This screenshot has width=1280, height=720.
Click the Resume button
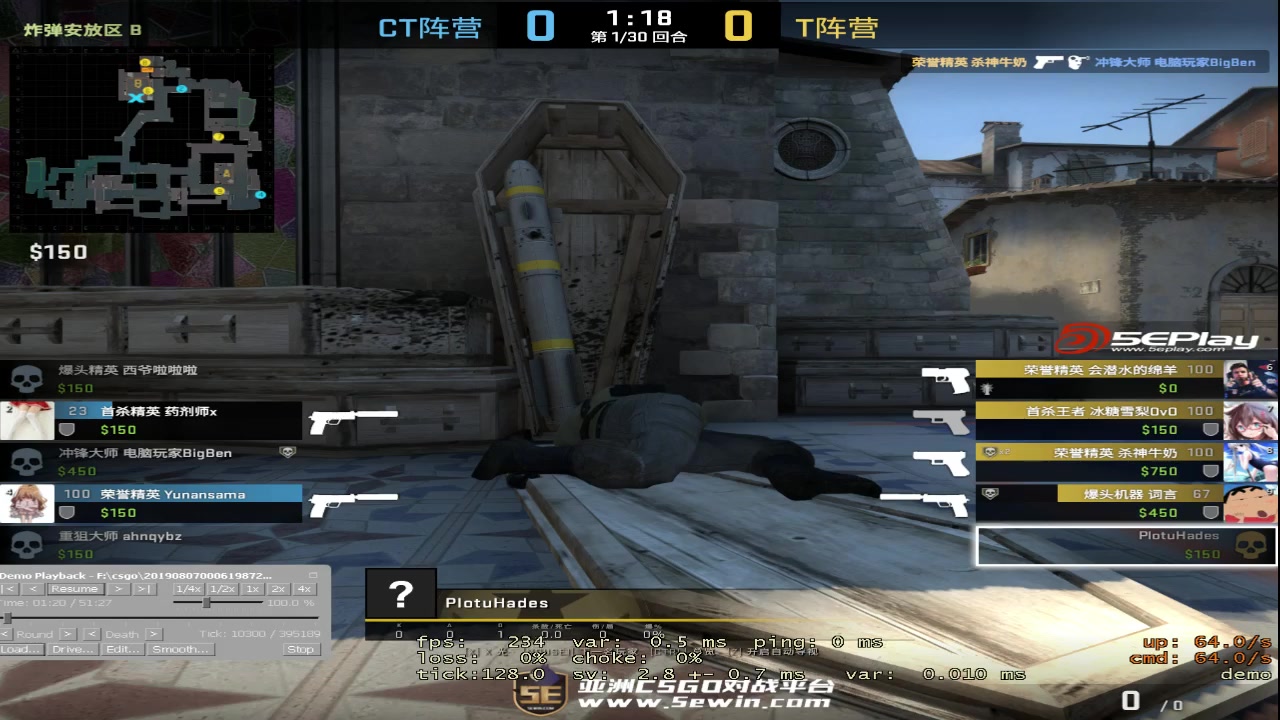coord(74,588)
